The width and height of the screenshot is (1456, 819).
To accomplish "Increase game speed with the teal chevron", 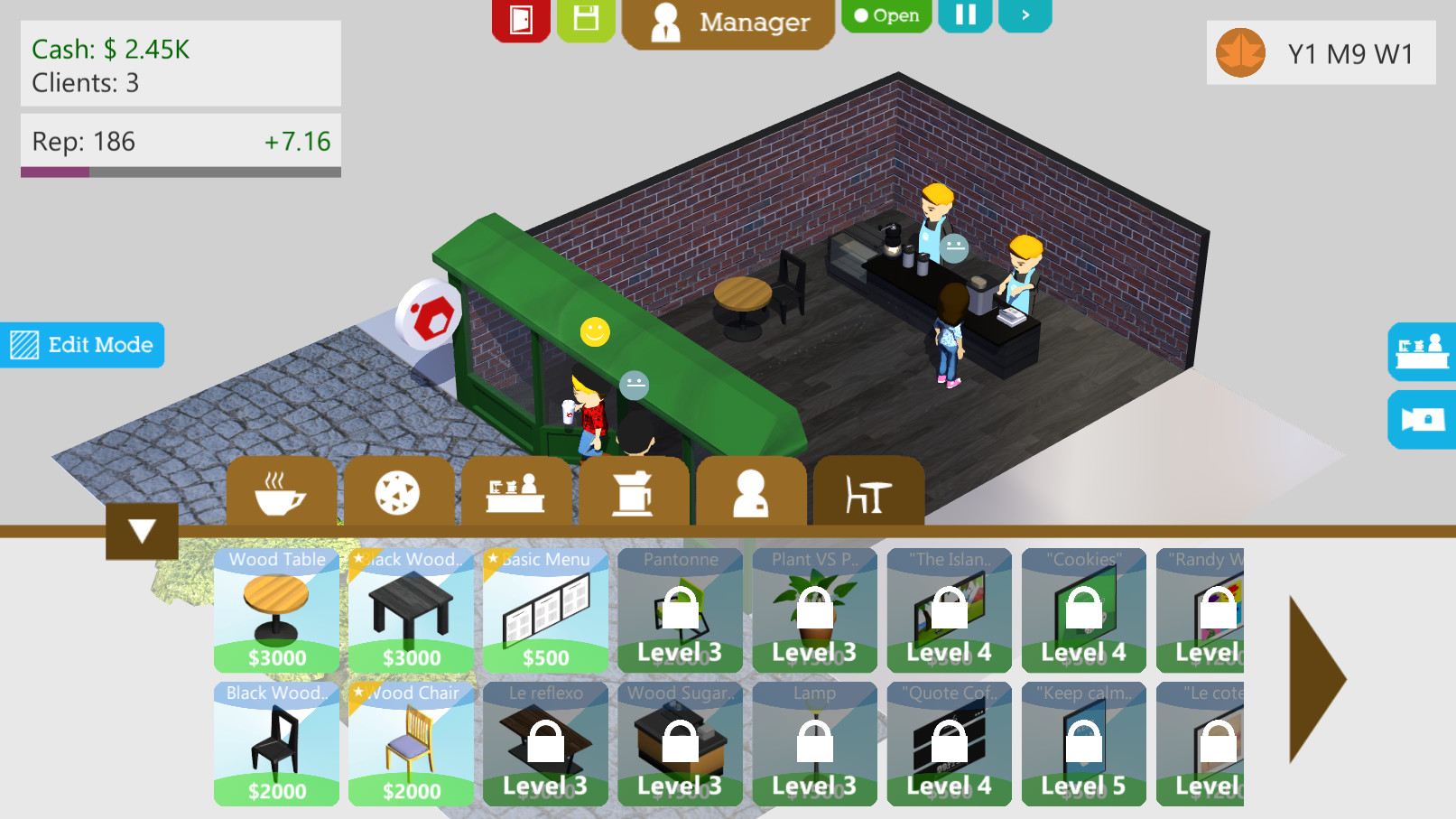I will click(1025, 14).
